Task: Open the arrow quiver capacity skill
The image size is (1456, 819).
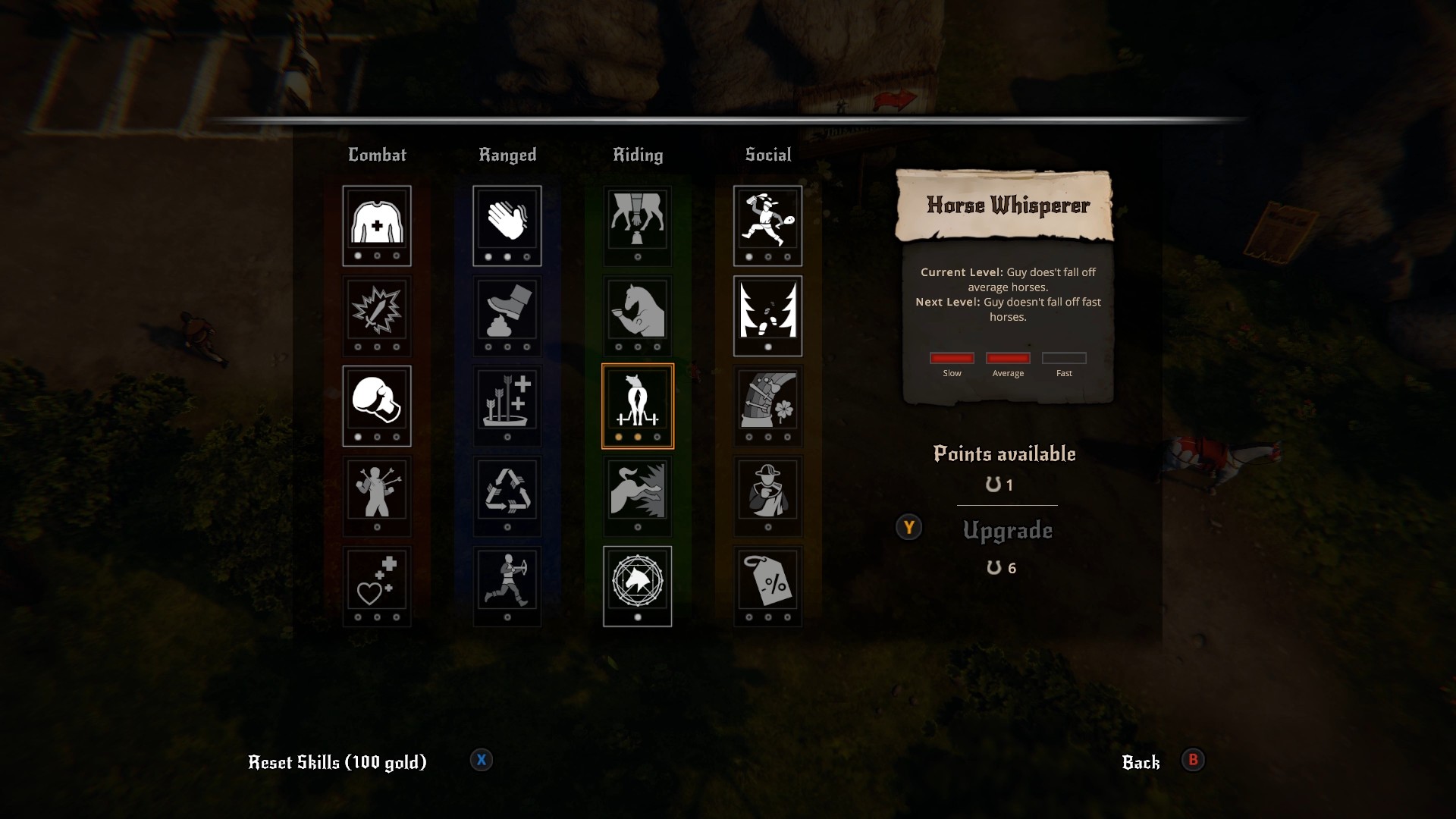Action: click(x=507, y=405)
